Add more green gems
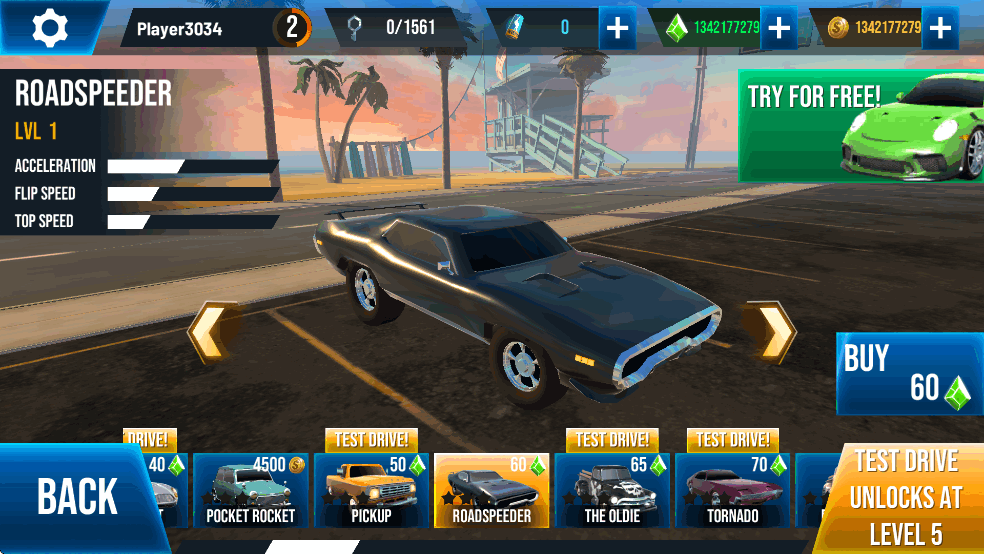The width and height of the screenshot is (984, 554). [779, 28]
